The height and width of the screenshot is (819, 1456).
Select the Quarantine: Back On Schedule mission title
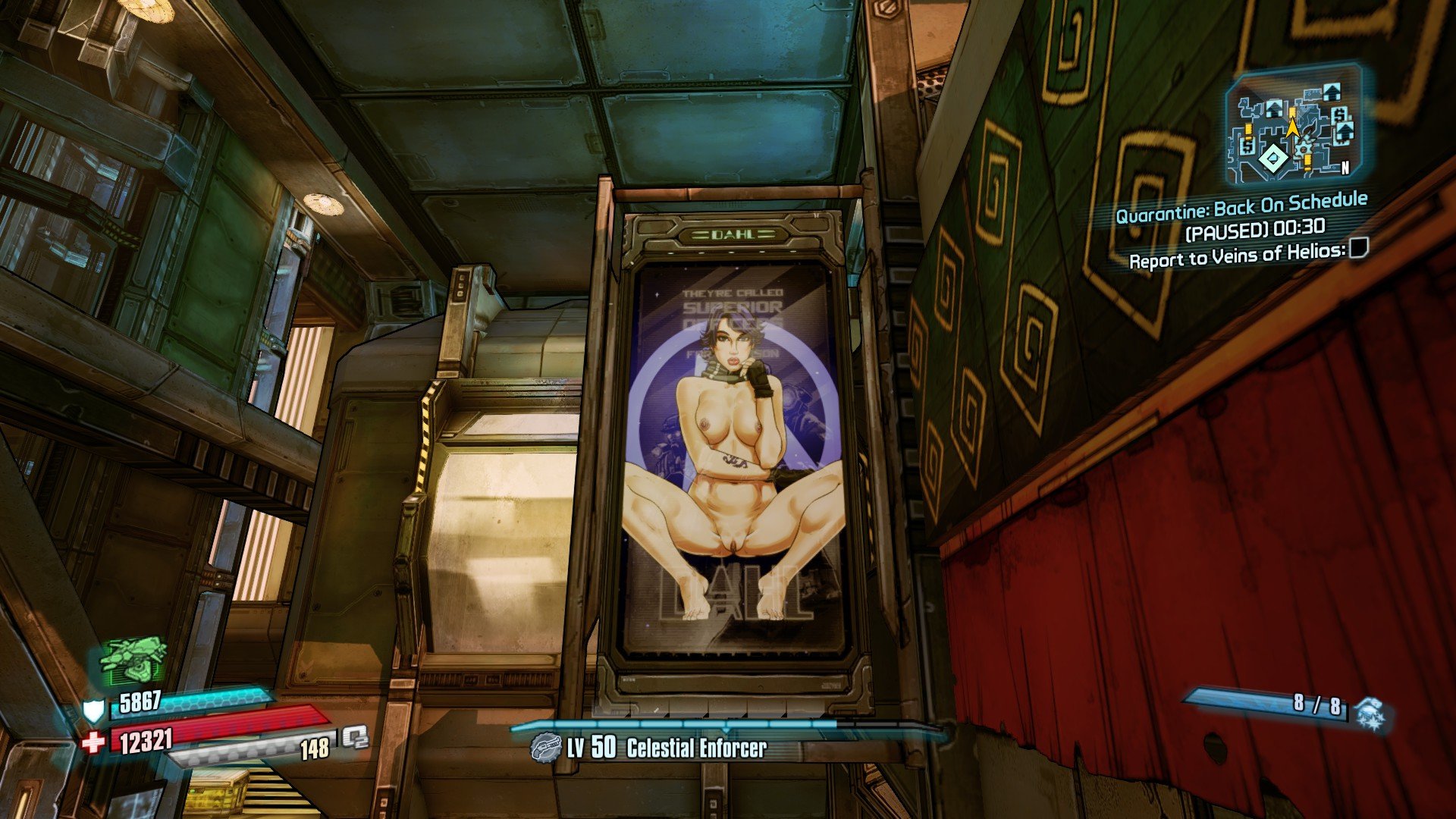[x=1241, y=207]
